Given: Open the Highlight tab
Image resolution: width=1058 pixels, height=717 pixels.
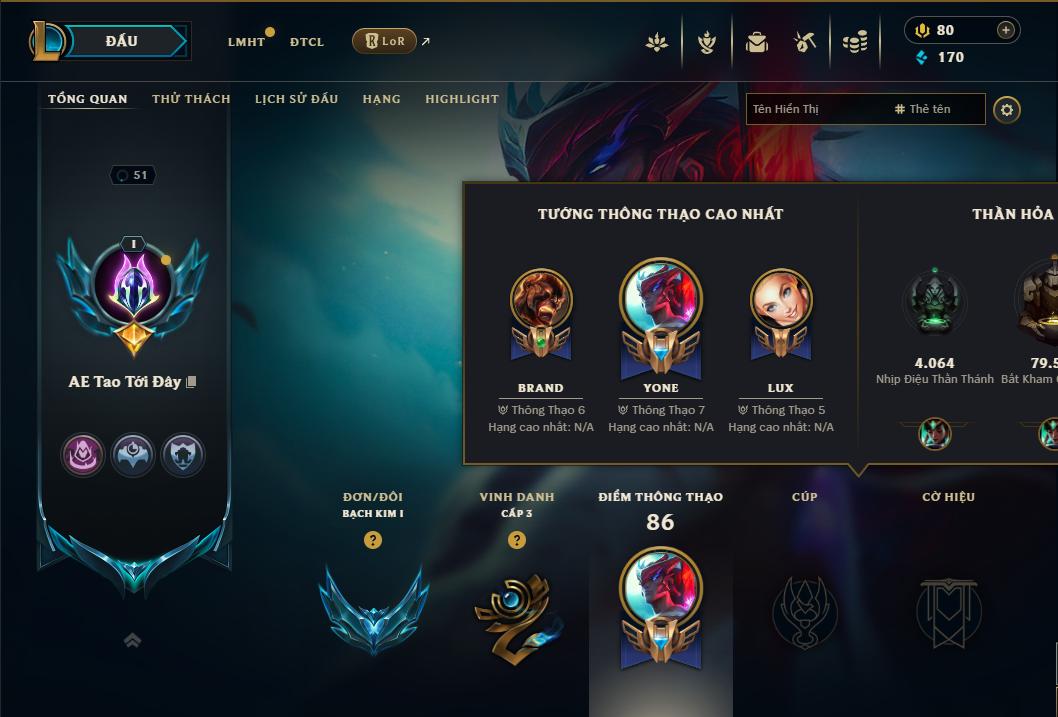Looking at the screenshot, I should point(461,99).
